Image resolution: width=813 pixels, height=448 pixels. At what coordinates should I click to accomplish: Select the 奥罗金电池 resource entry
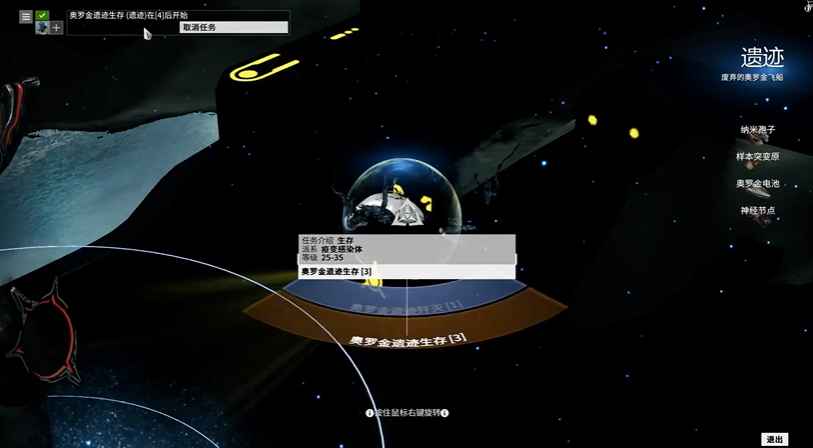[x=757, y=184]
